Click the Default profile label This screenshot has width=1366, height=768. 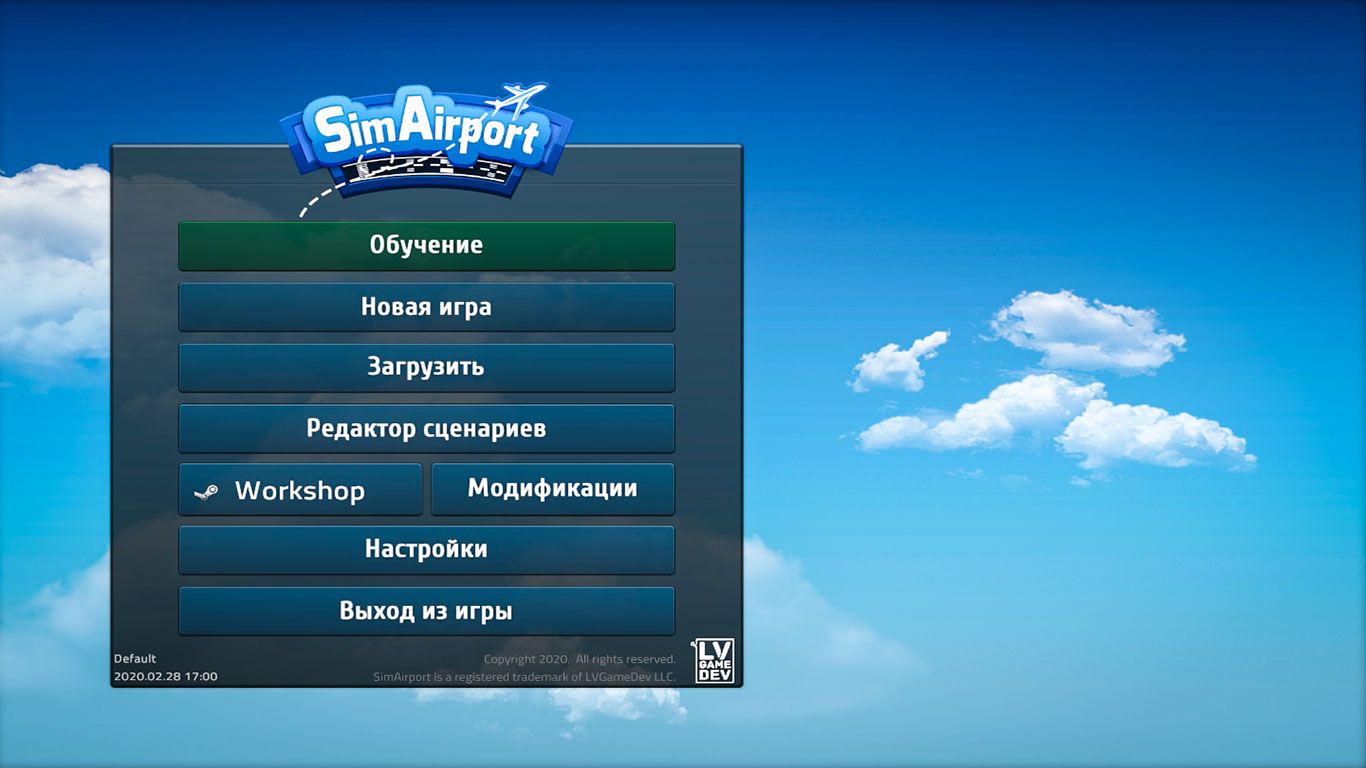[137, 659]
